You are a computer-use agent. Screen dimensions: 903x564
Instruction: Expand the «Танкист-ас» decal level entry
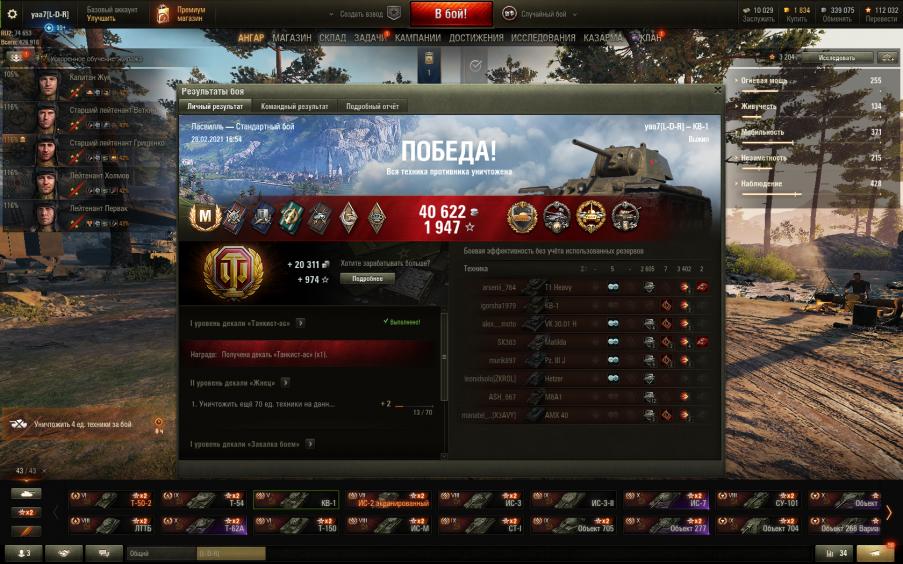(x=301, y=323)
